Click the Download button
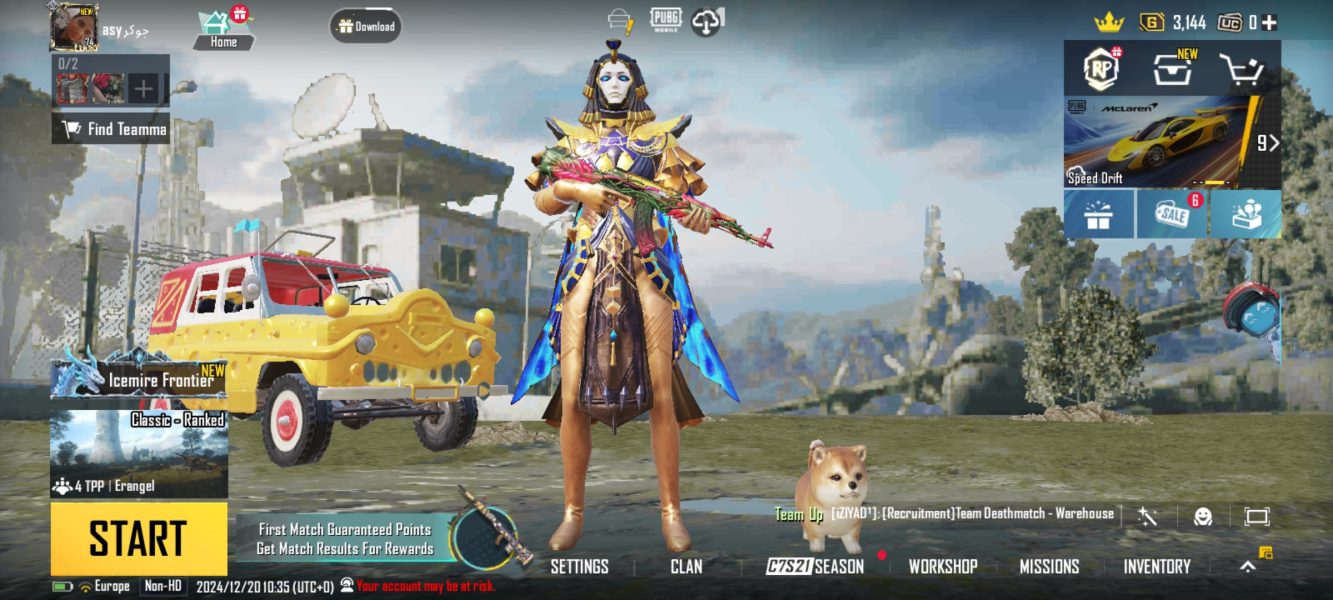Screen dimensions: 1333x600 366,27
